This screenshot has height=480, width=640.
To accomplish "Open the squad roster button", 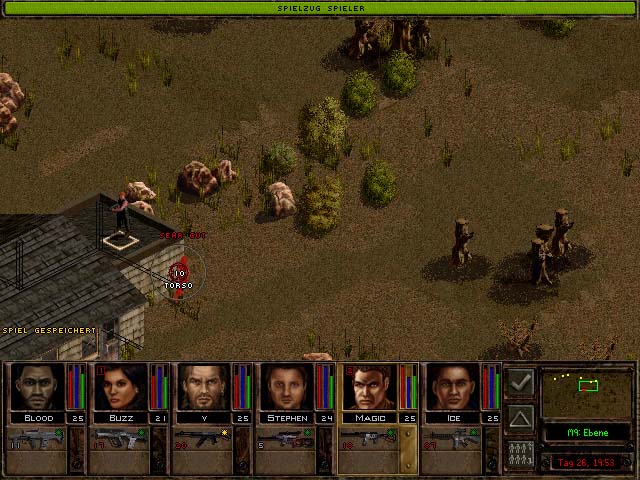I will [x=520, y=452].
